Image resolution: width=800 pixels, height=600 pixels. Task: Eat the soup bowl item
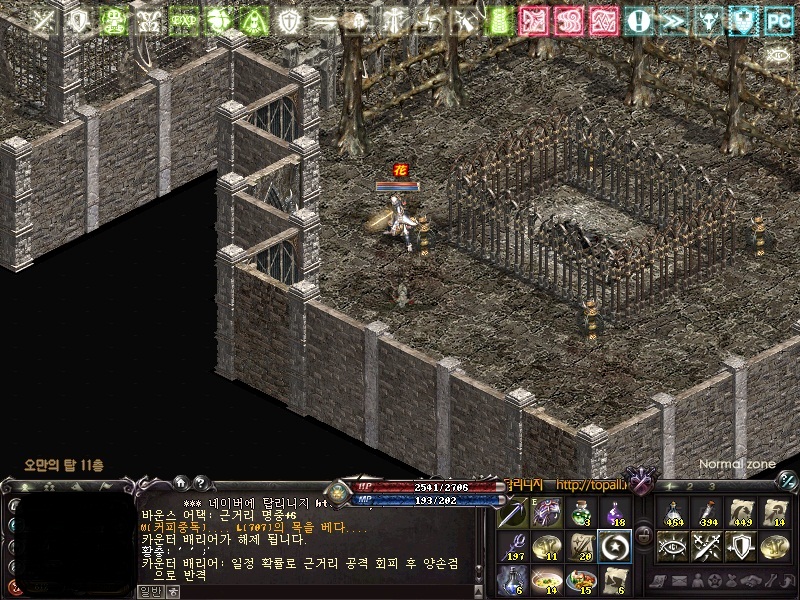point(547,578)
